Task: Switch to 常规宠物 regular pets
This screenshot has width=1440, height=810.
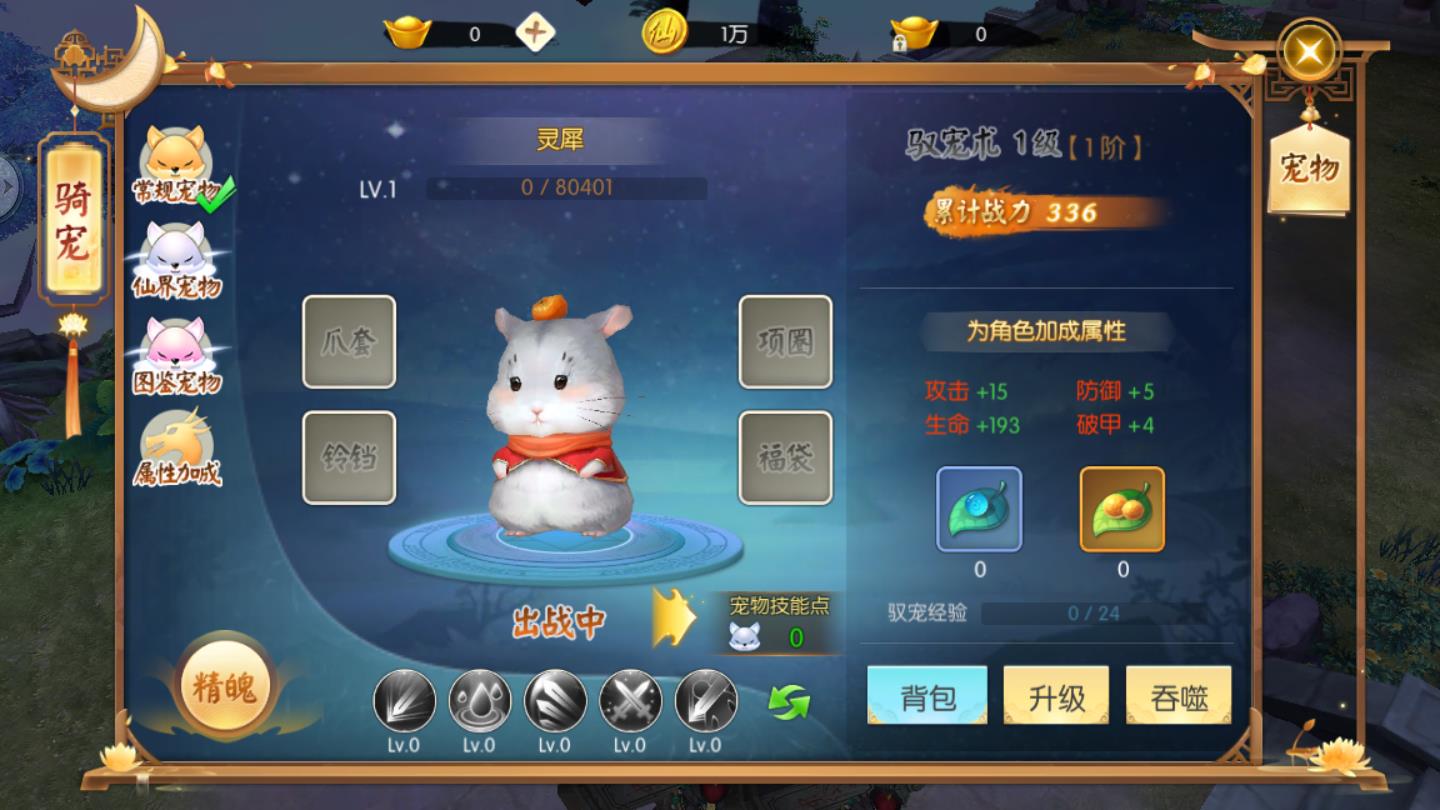Action: point(176,166)
